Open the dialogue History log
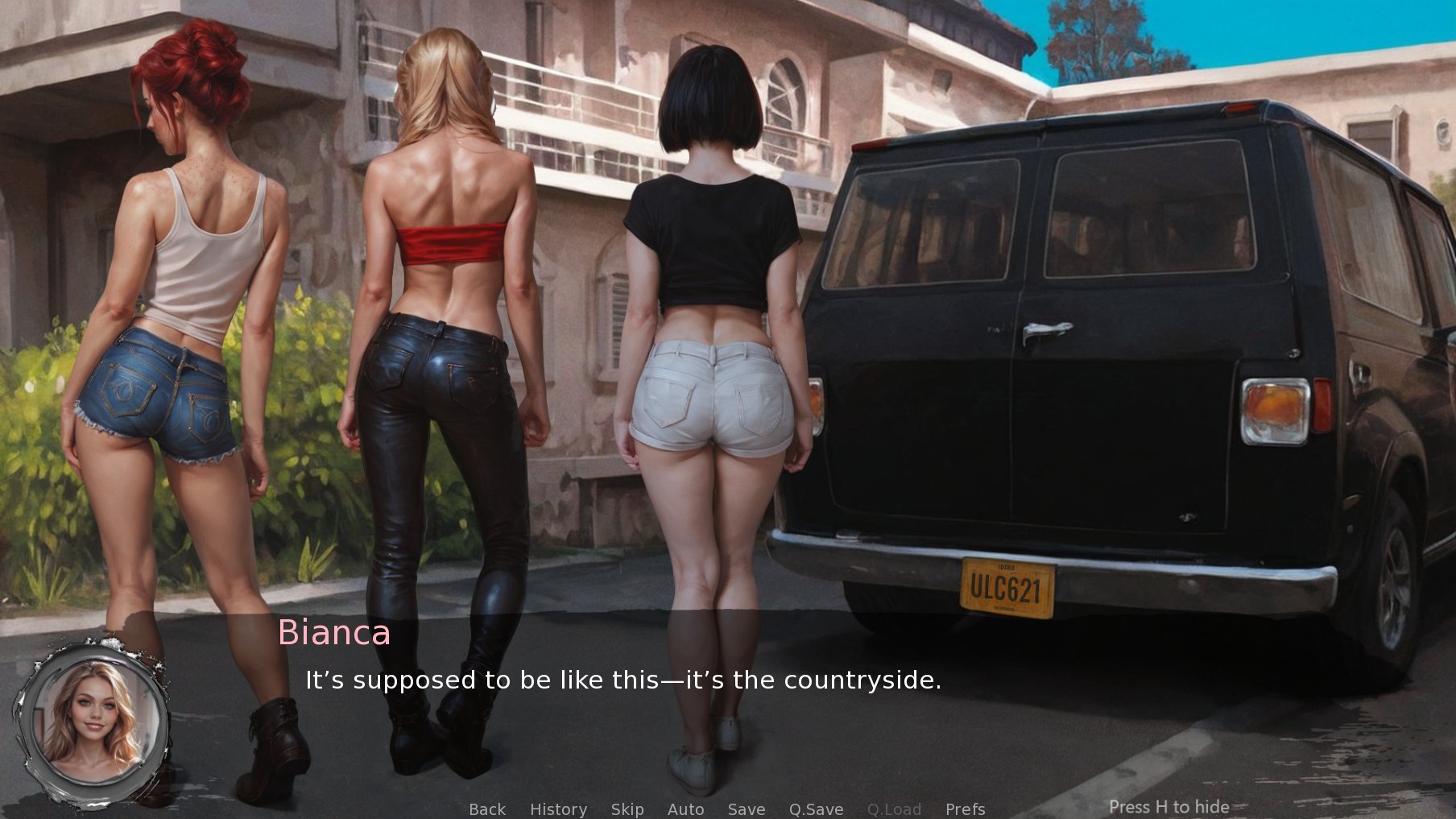 tap(558, 809)
